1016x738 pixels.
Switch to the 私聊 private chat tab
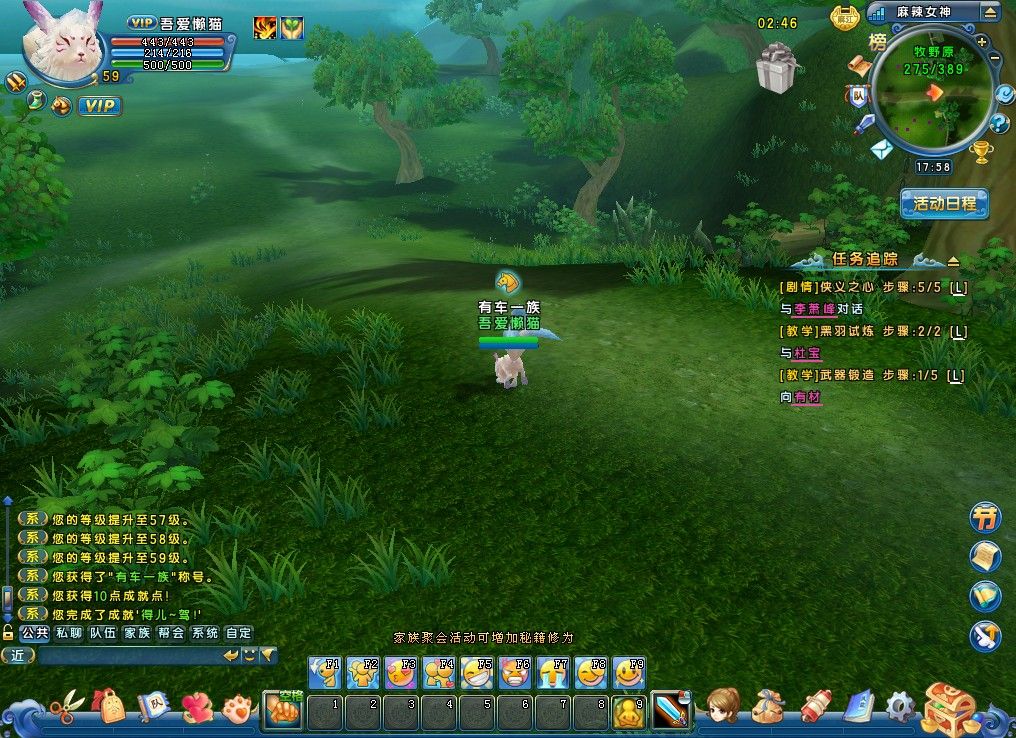68,633
